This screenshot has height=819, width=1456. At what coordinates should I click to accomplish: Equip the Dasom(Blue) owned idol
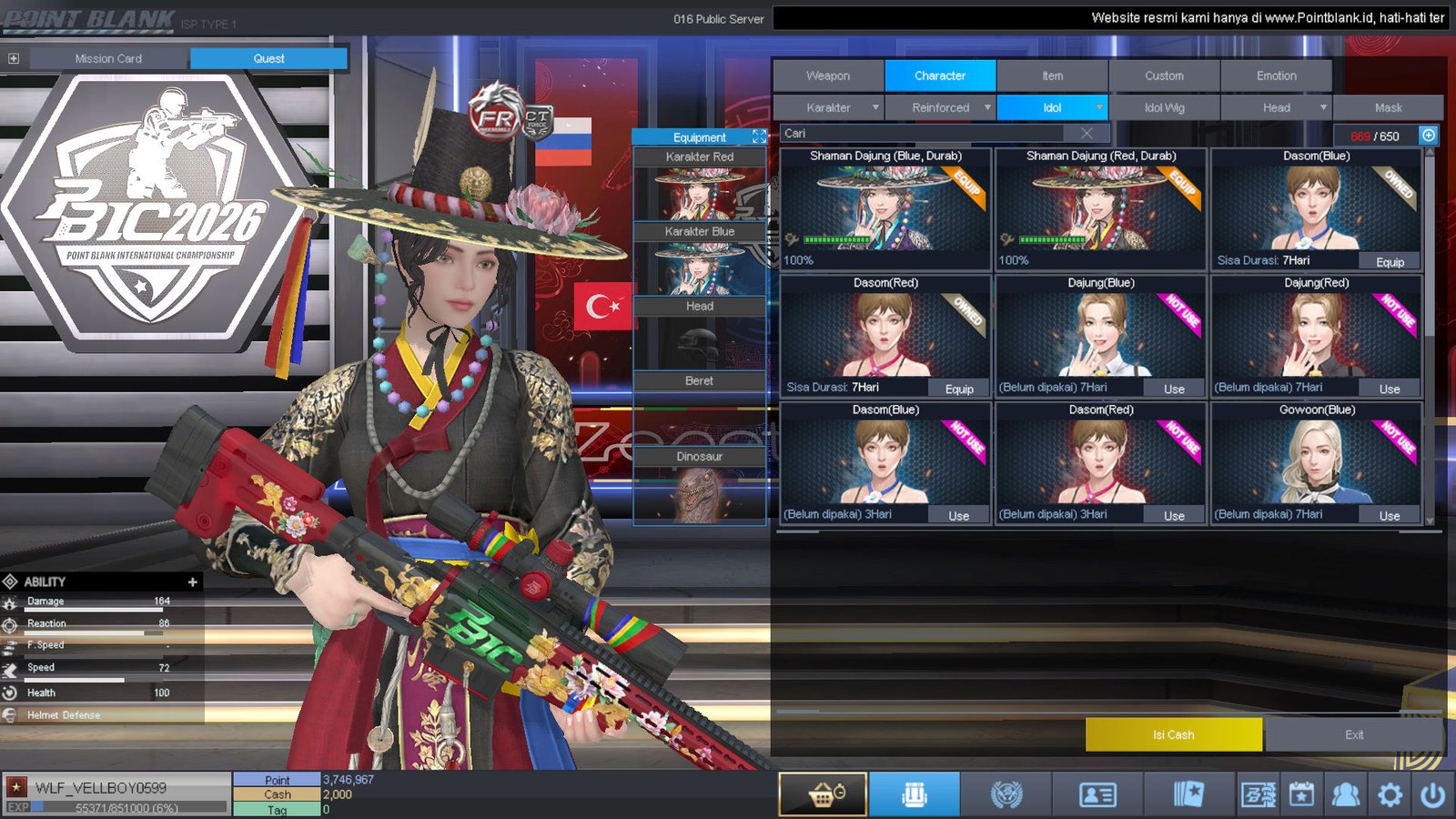coord(1390,262)
